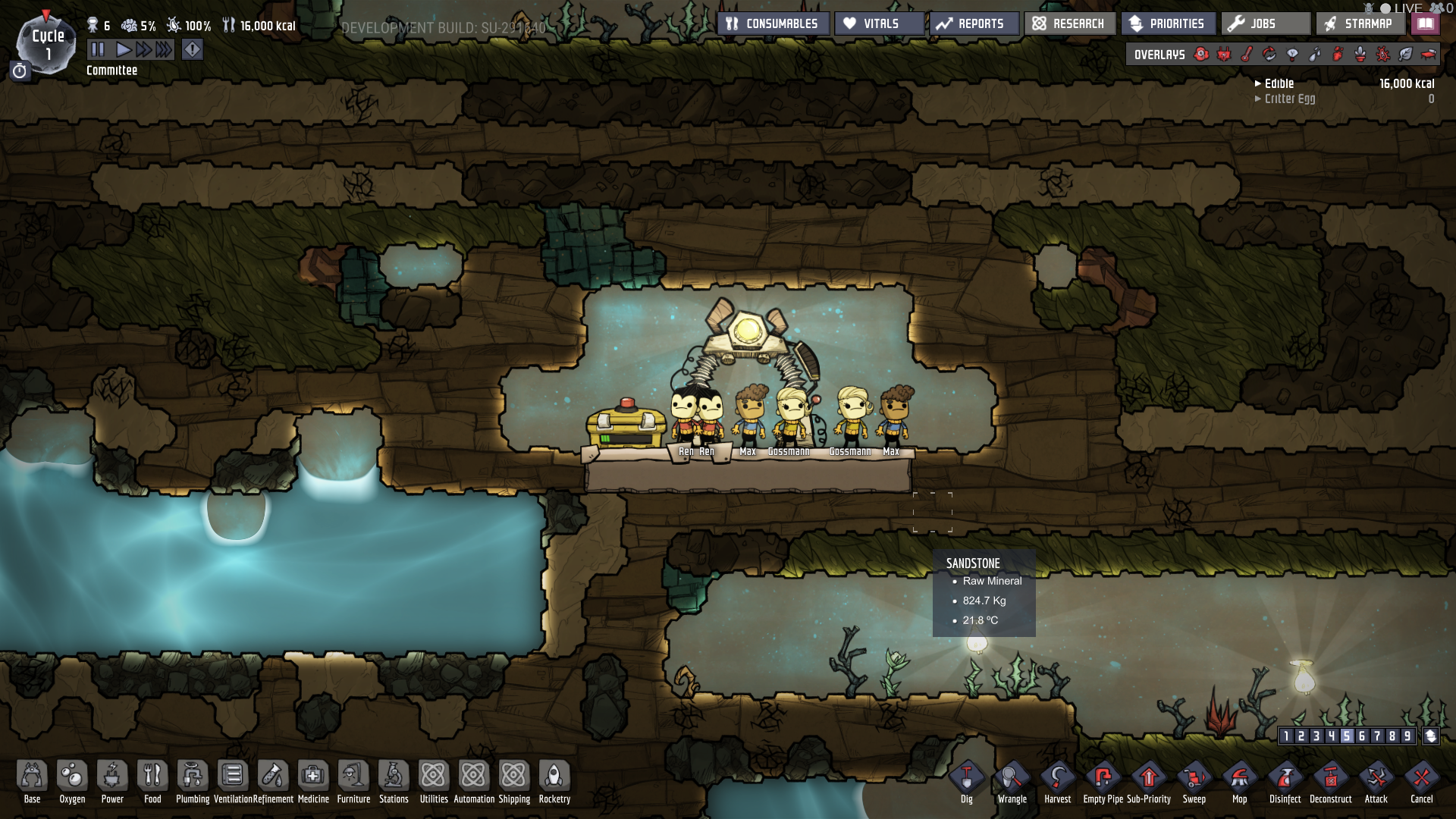This screenshot has height=819, width=1456.
Task: Open the Food build category
Action: 152,781
